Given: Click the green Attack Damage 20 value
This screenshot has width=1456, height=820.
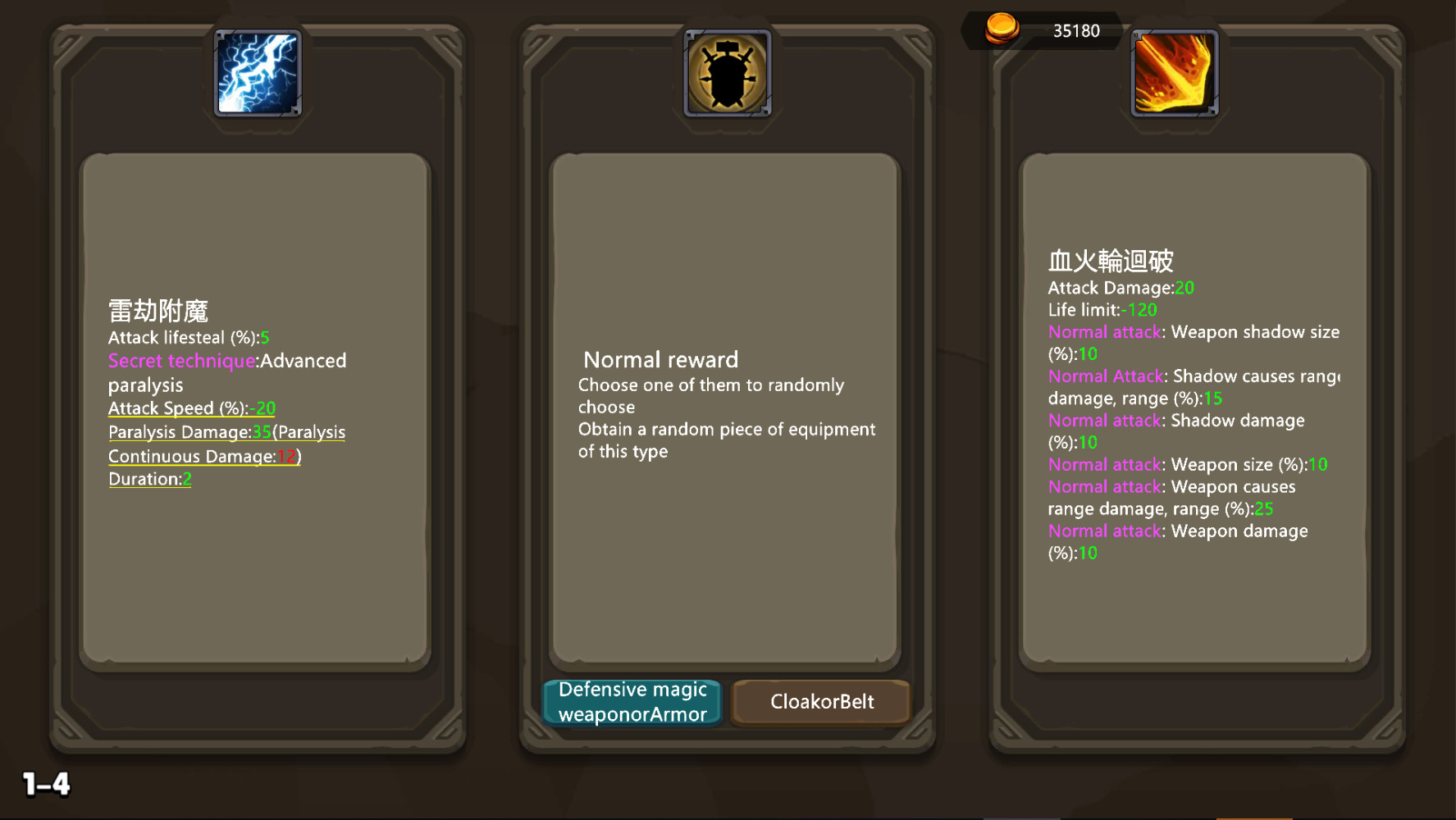Looking at the screenshot, I should (x=1184, y=288).
